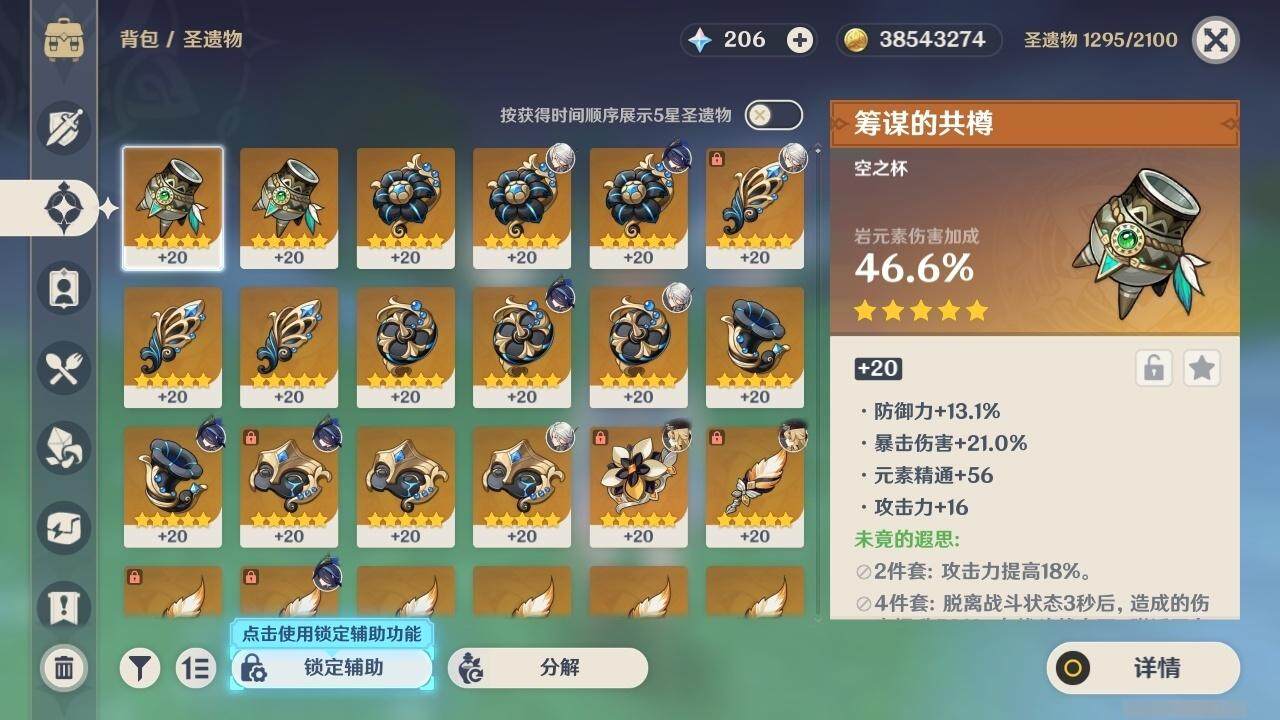
Task: Select the white flower artifact
Action: 638,487
